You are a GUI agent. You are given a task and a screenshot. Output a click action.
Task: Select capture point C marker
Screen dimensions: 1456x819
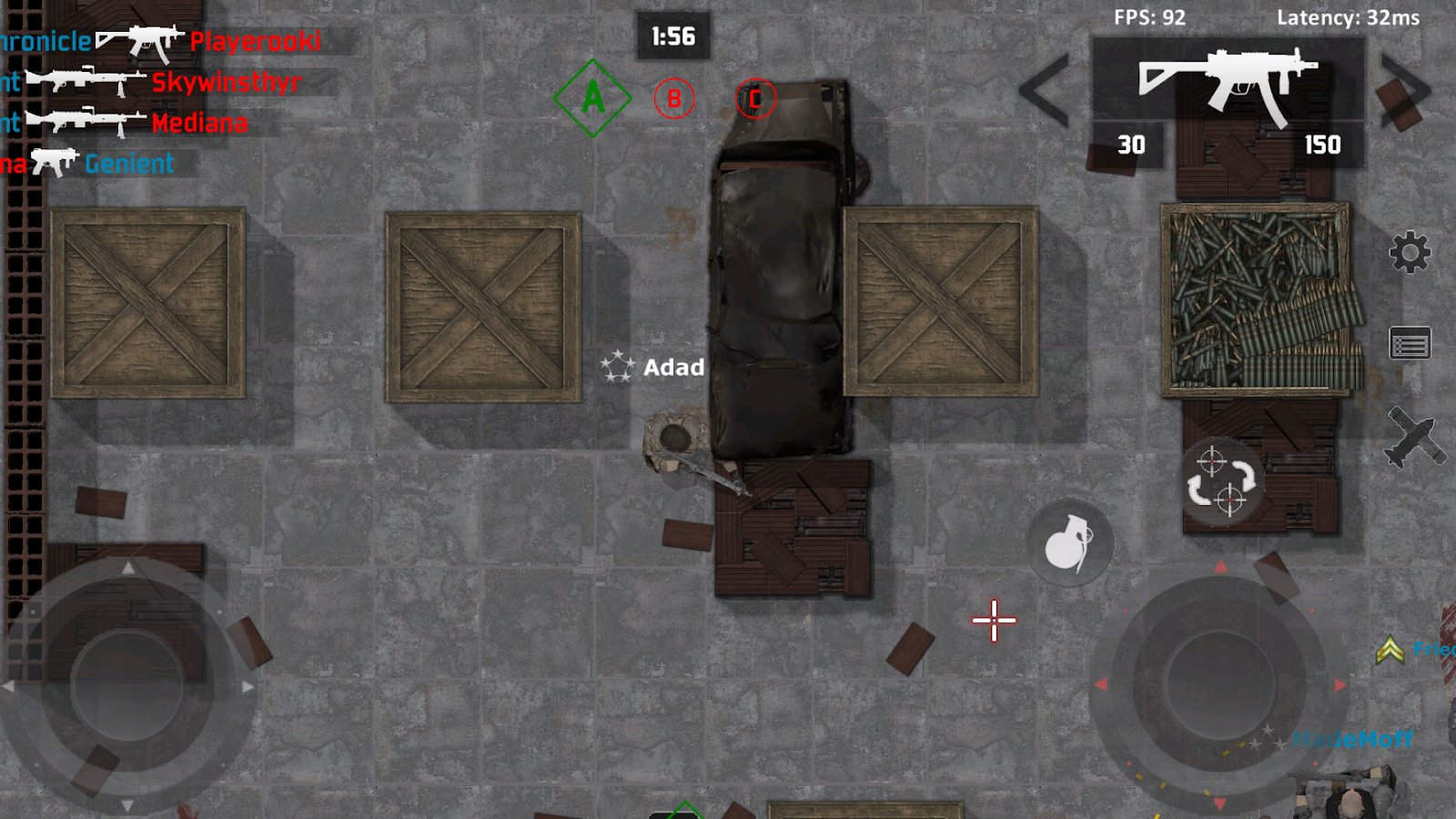tap(754, 98)
